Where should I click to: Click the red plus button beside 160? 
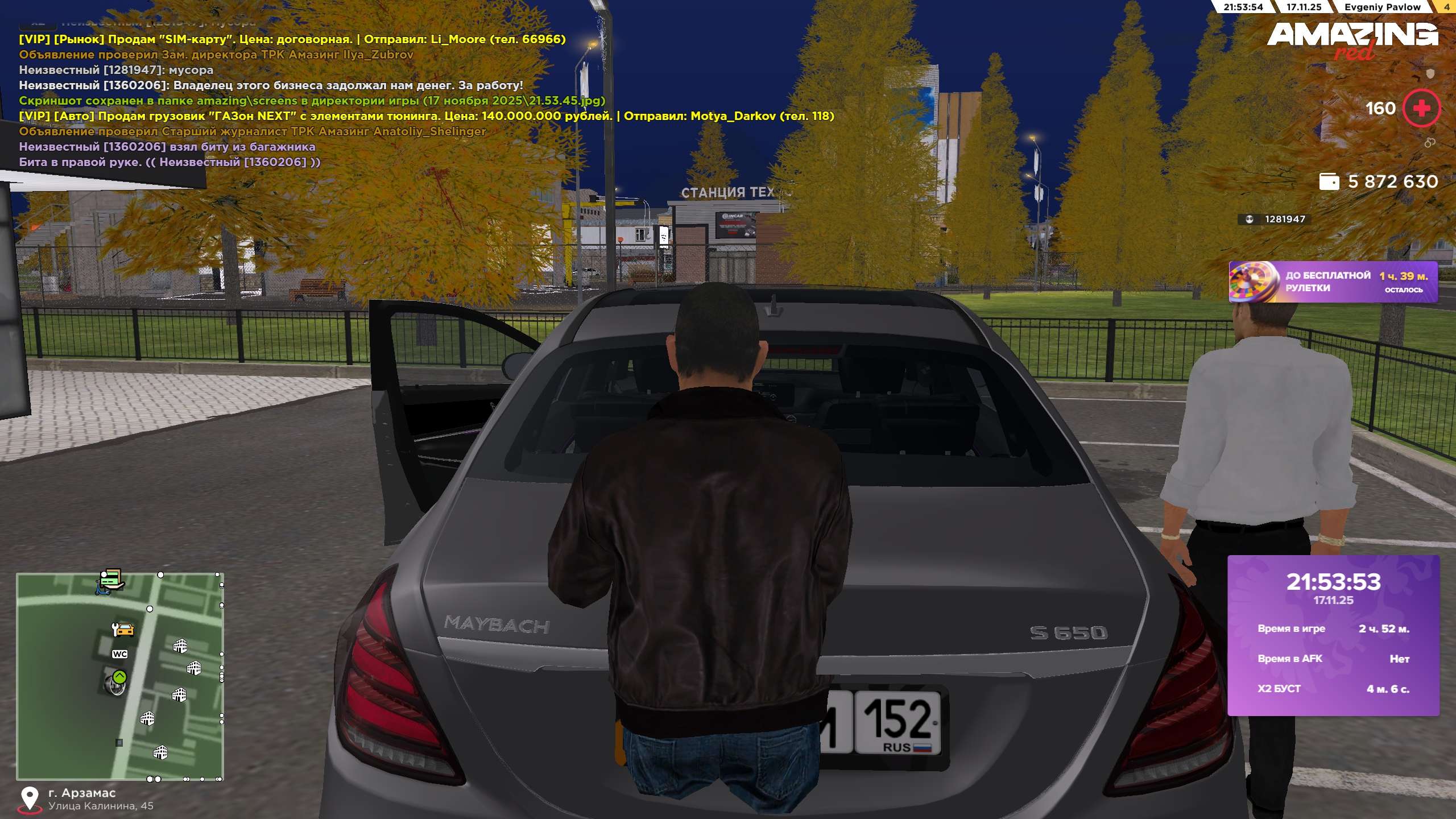[x=1421, y=108]
